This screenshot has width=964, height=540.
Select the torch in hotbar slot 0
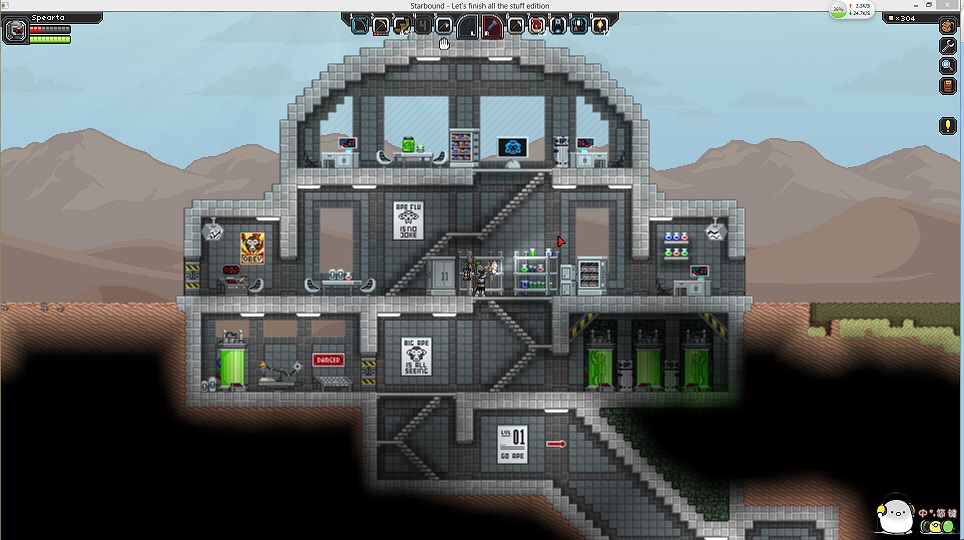[x=600, y=25]
